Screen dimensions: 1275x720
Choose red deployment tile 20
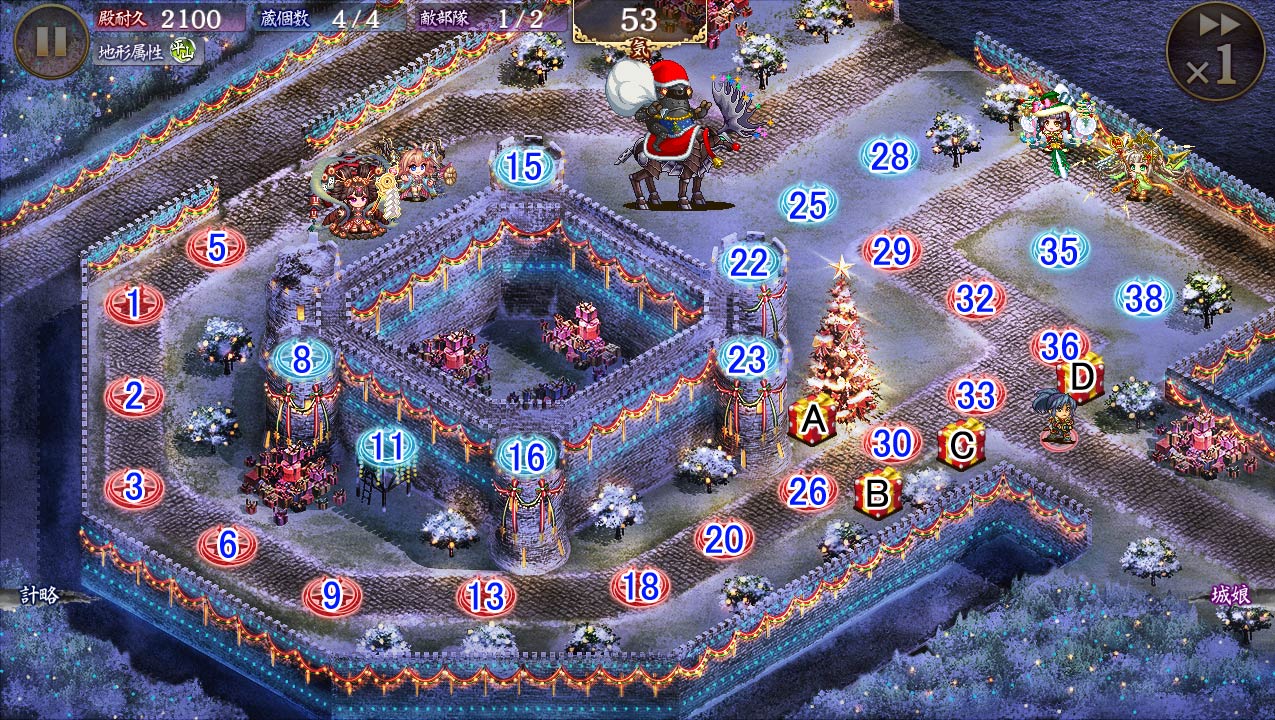click(724, 540)
